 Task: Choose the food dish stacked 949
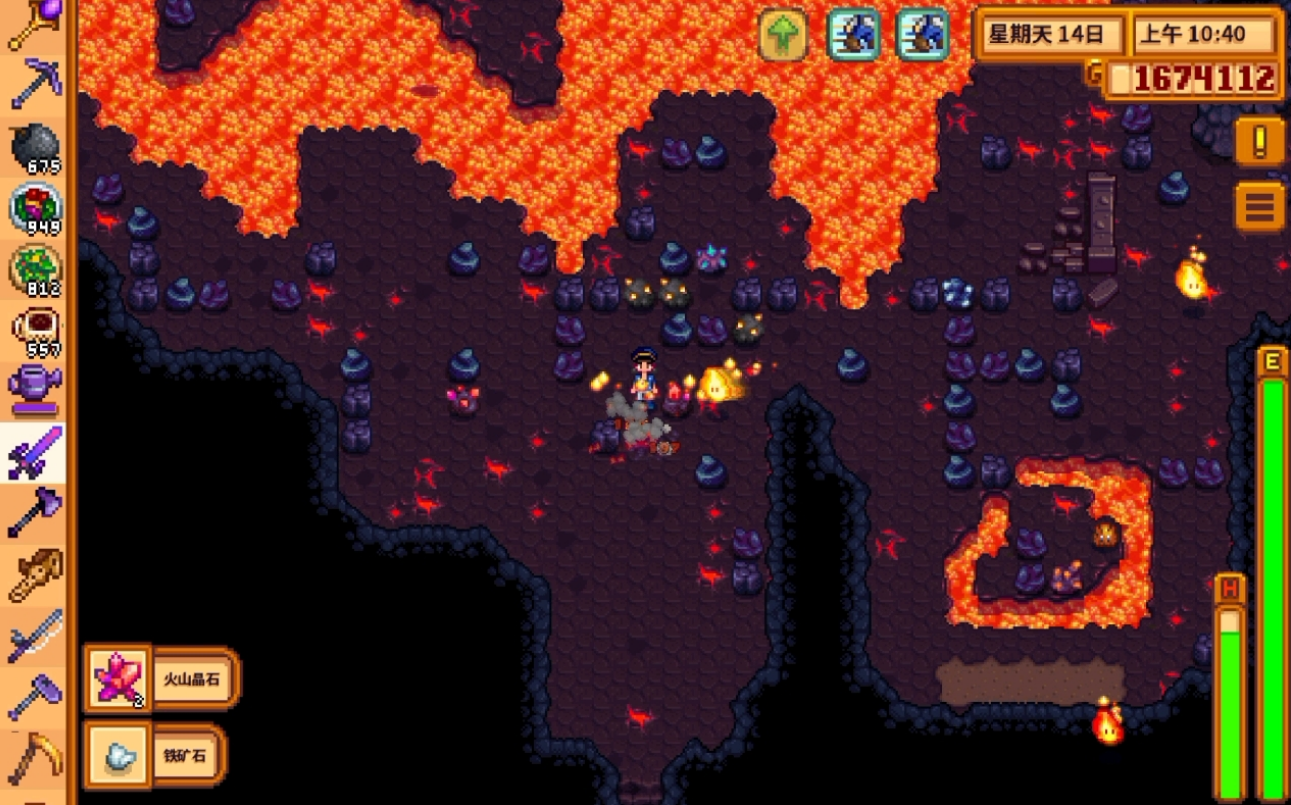coord(35,208)
